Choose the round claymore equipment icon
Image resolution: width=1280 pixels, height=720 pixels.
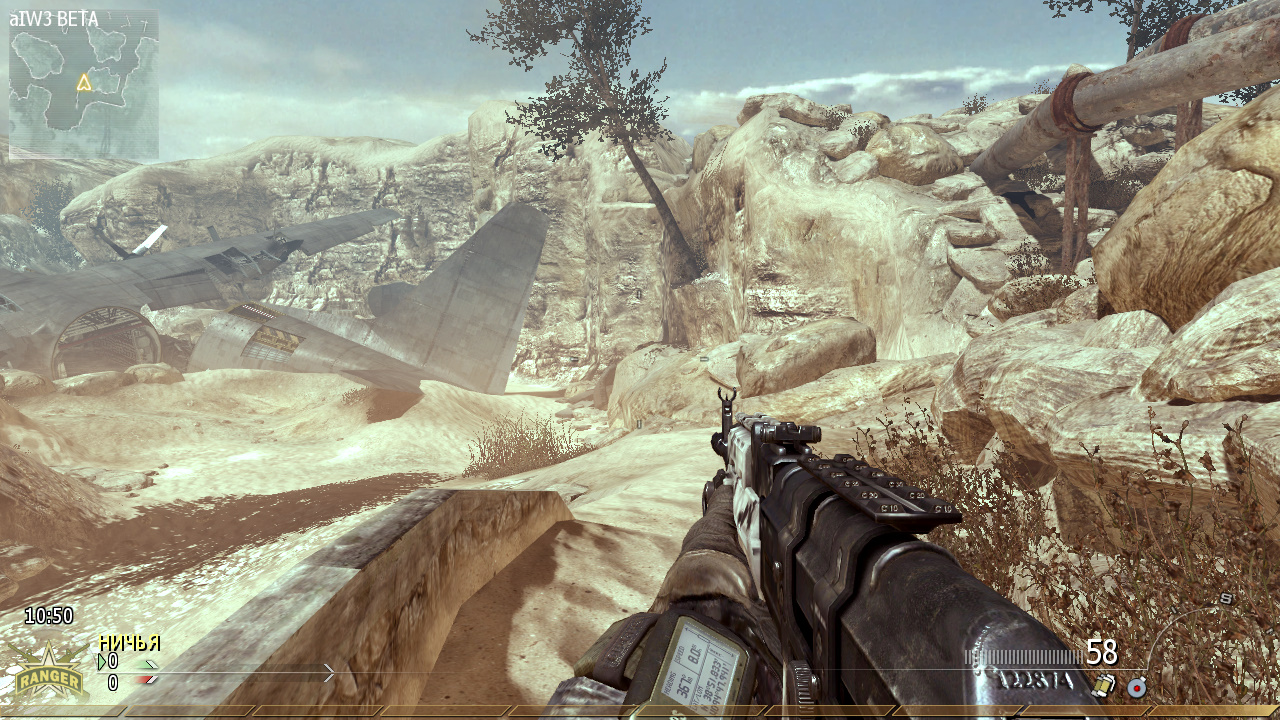tap(1136, 687)
